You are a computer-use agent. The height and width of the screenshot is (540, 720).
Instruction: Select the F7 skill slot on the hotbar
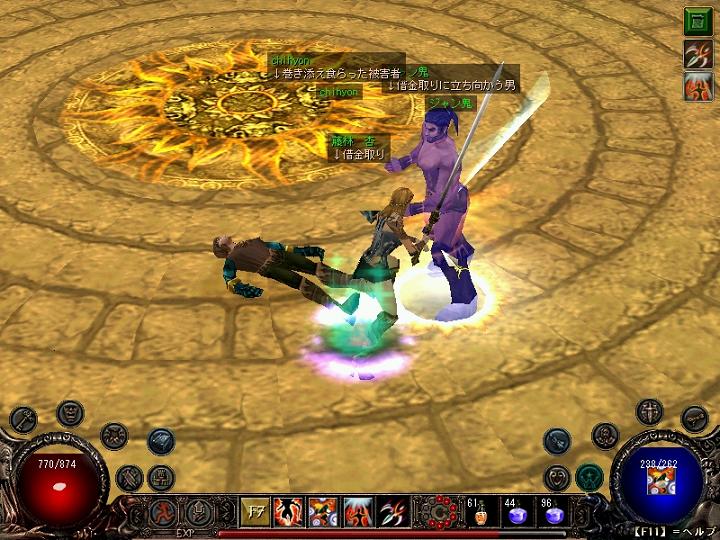[255, 513]
